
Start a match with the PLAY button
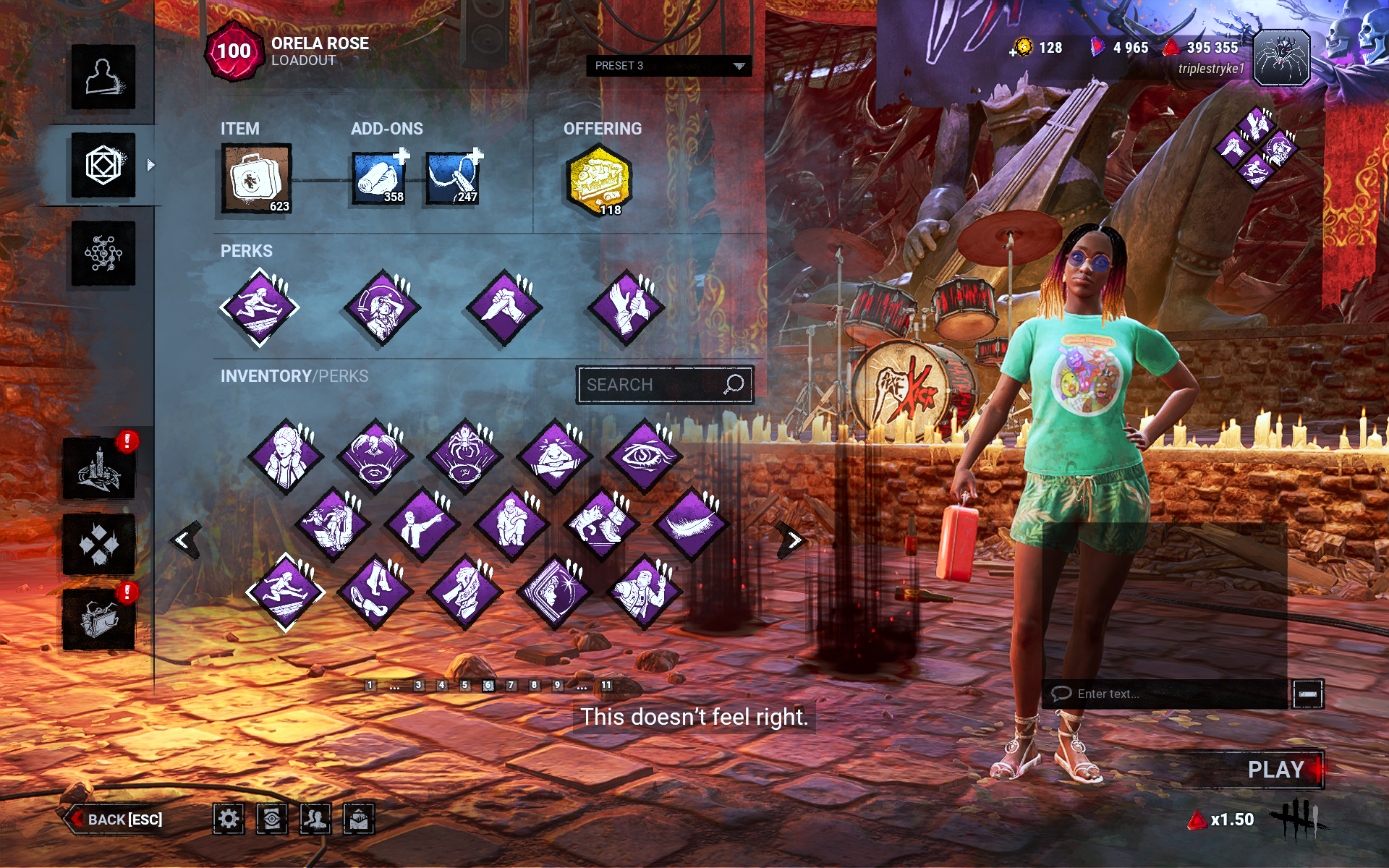point(1276,770)
